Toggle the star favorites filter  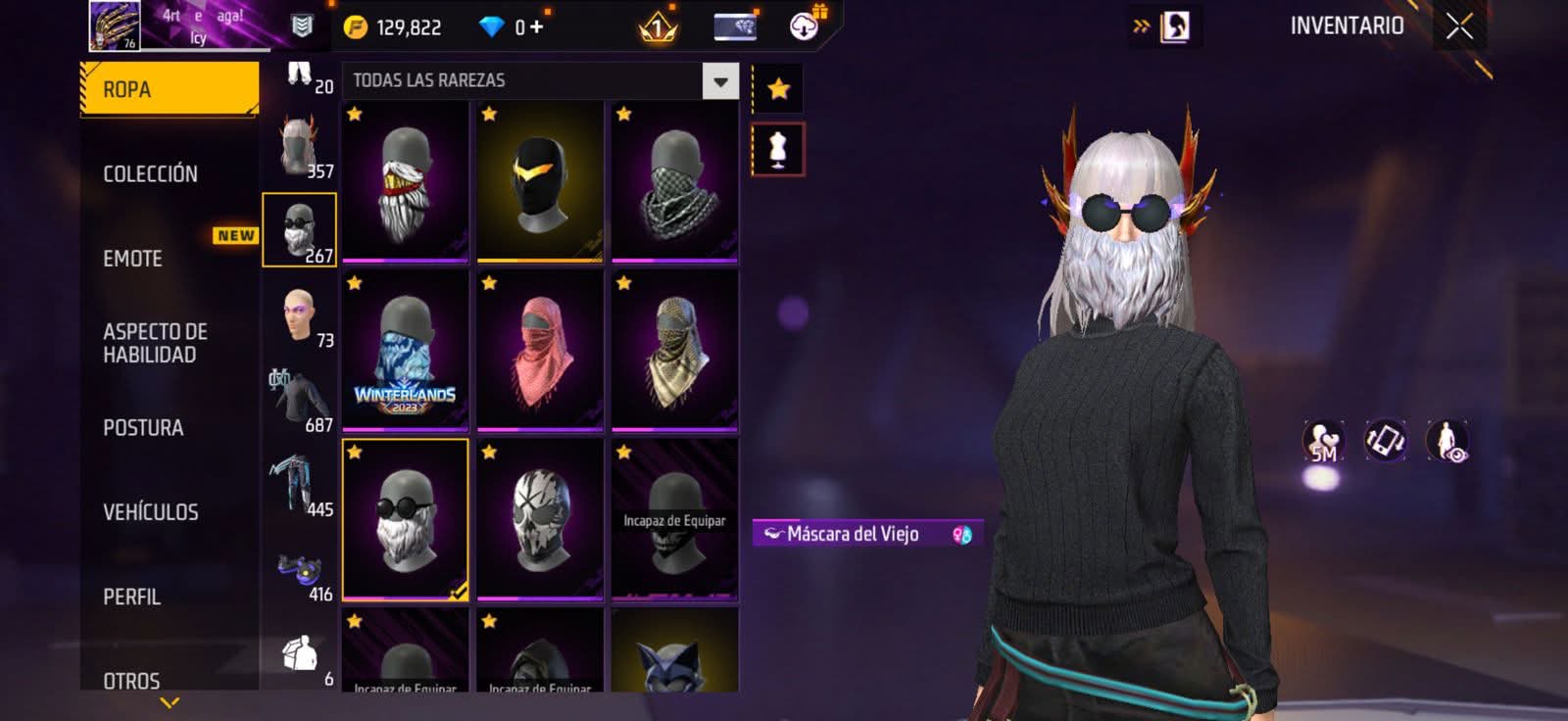tap(778, 89)
